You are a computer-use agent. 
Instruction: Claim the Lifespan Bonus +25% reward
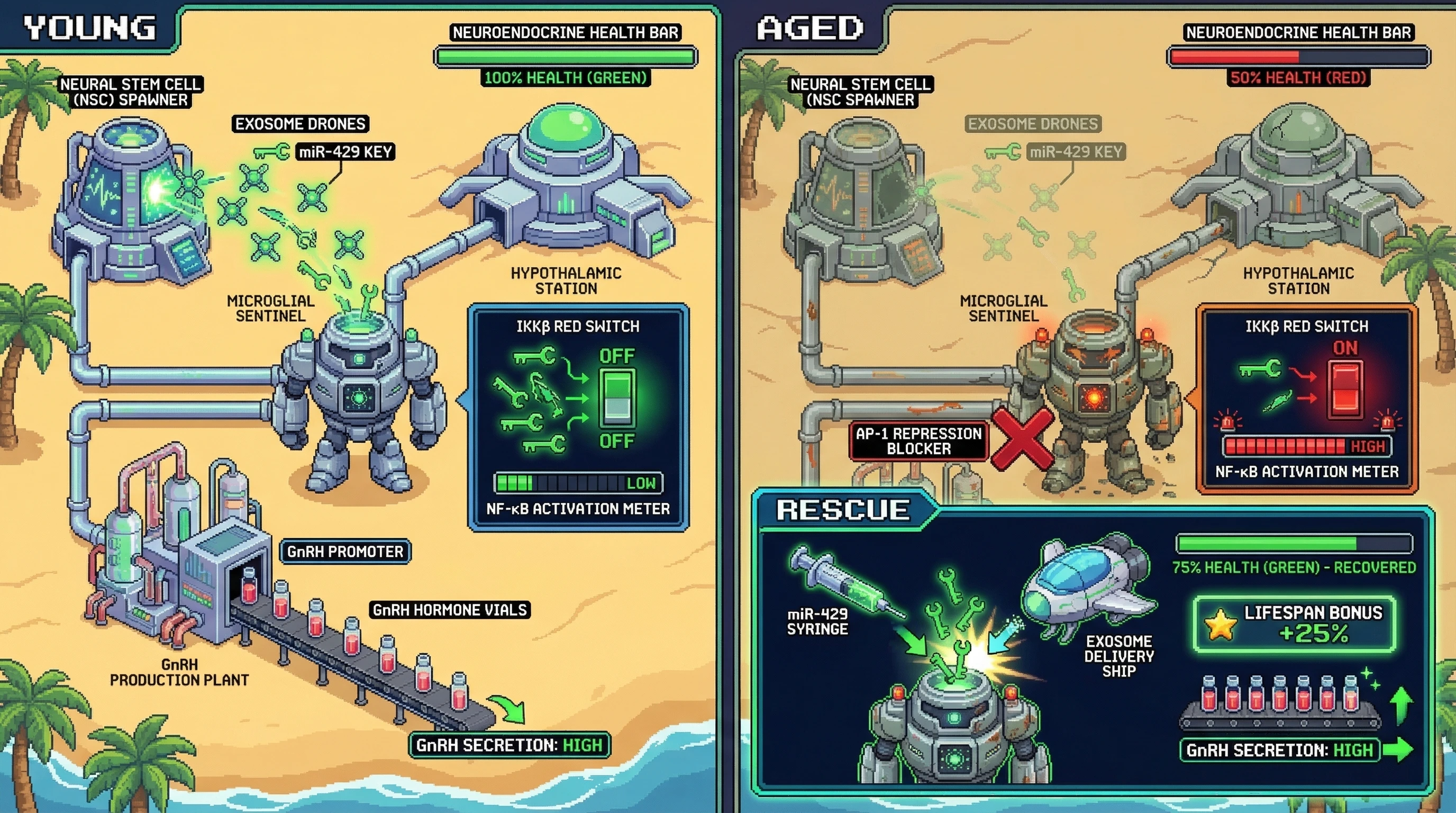coord(1294,624)
